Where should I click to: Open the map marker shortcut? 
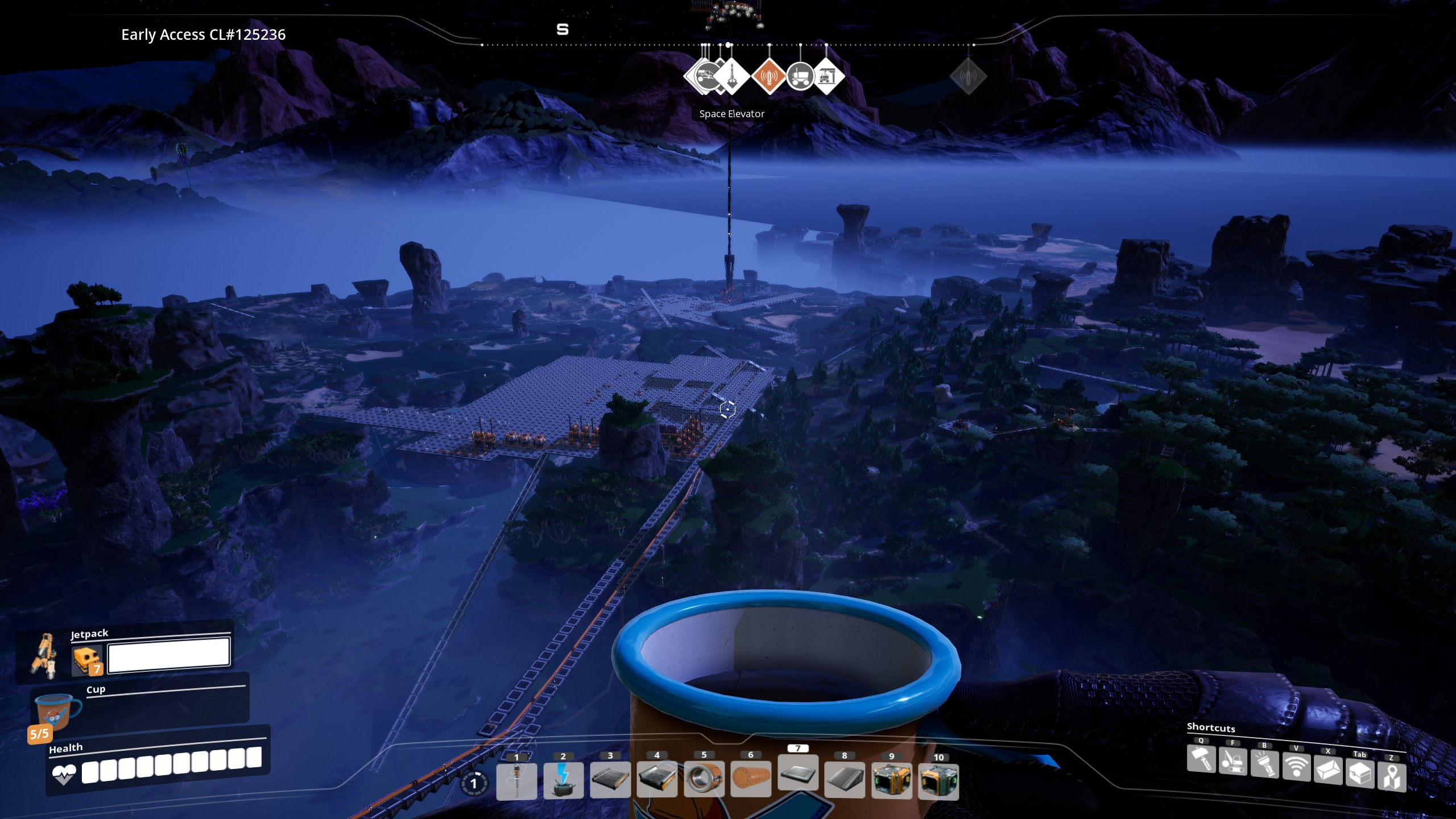coord(1392,776)
